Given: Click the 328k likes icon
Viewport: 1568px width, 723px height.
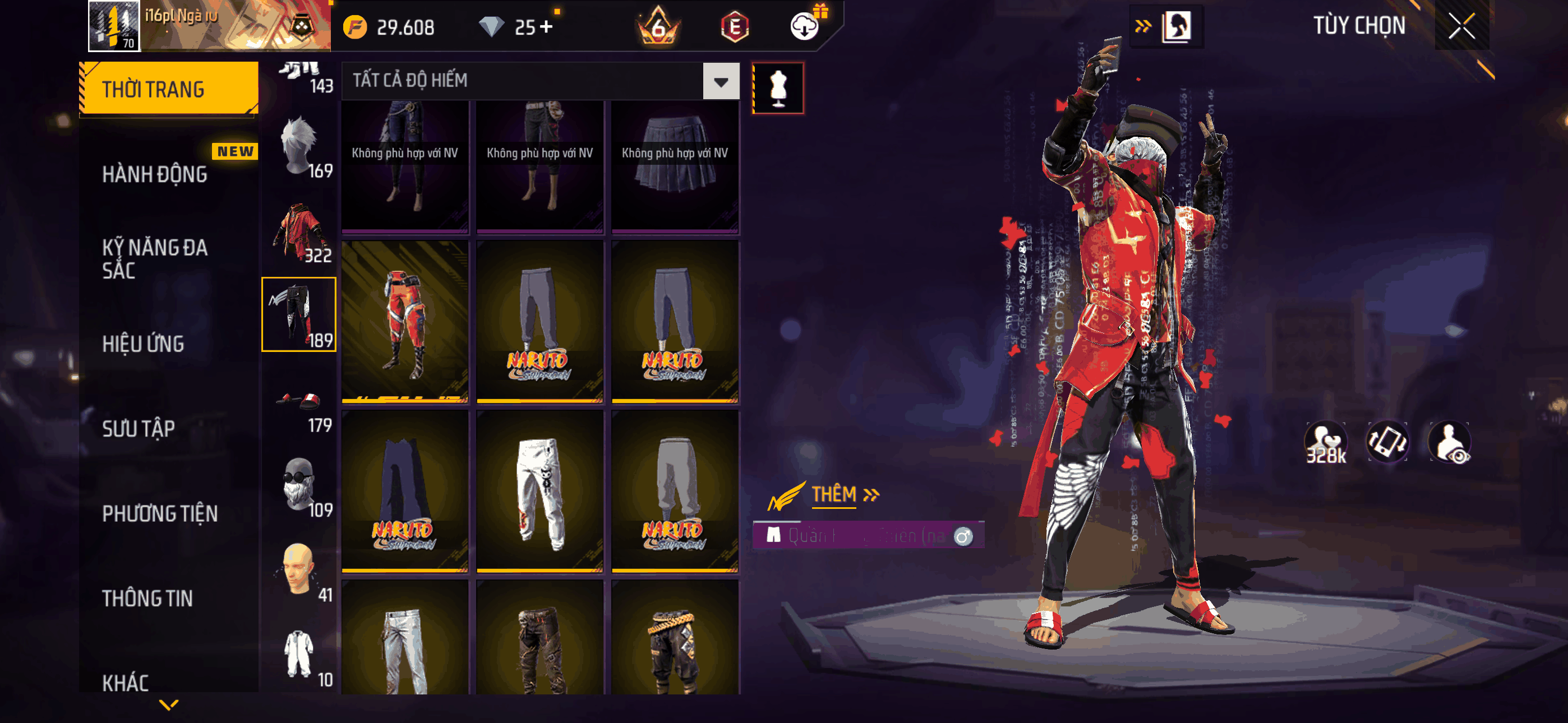Looking at the screenshot, I should point(1325,442).
